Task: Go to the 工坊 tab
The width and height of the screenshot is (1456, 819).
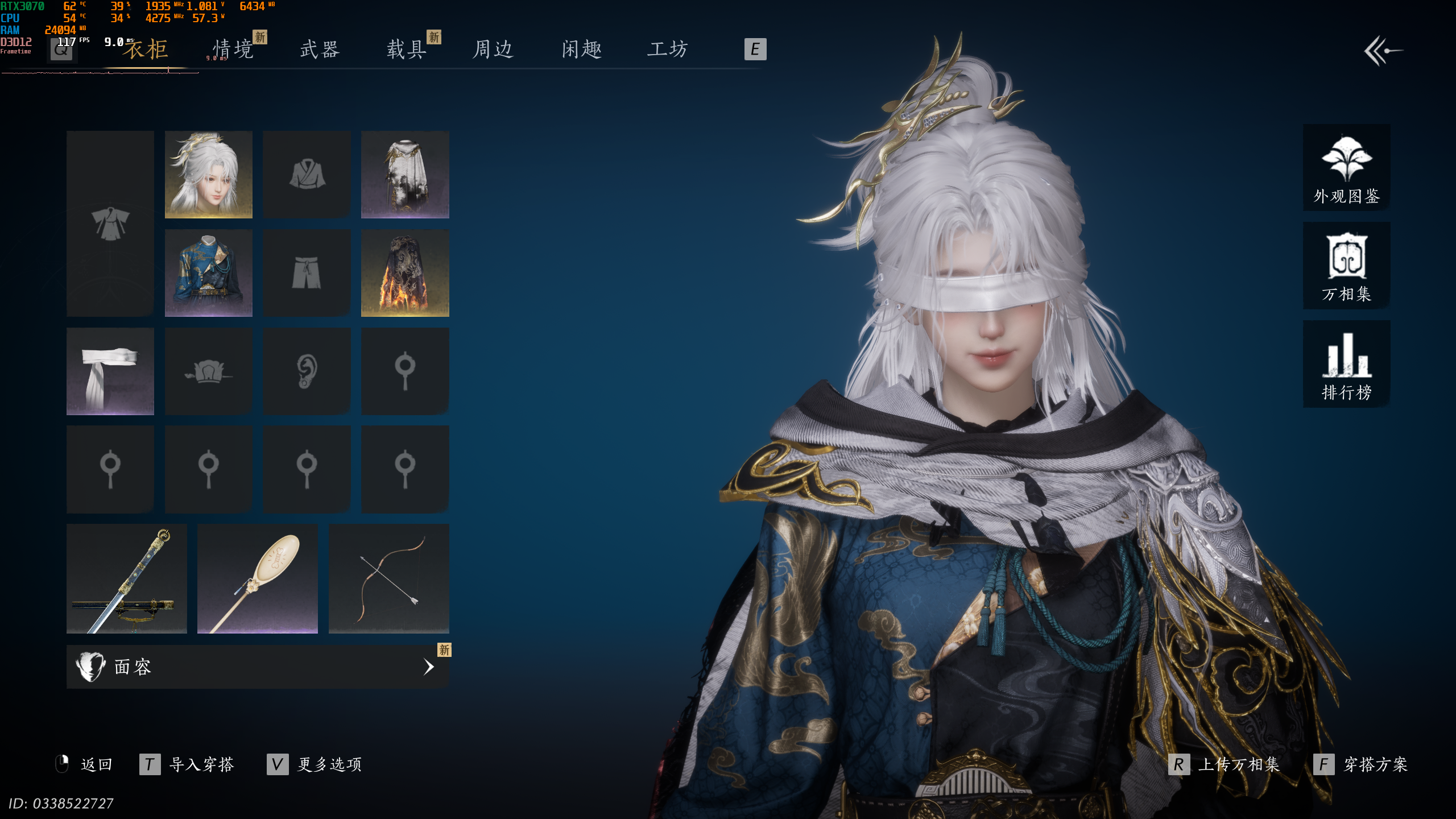Action: [x=668, y=49]
